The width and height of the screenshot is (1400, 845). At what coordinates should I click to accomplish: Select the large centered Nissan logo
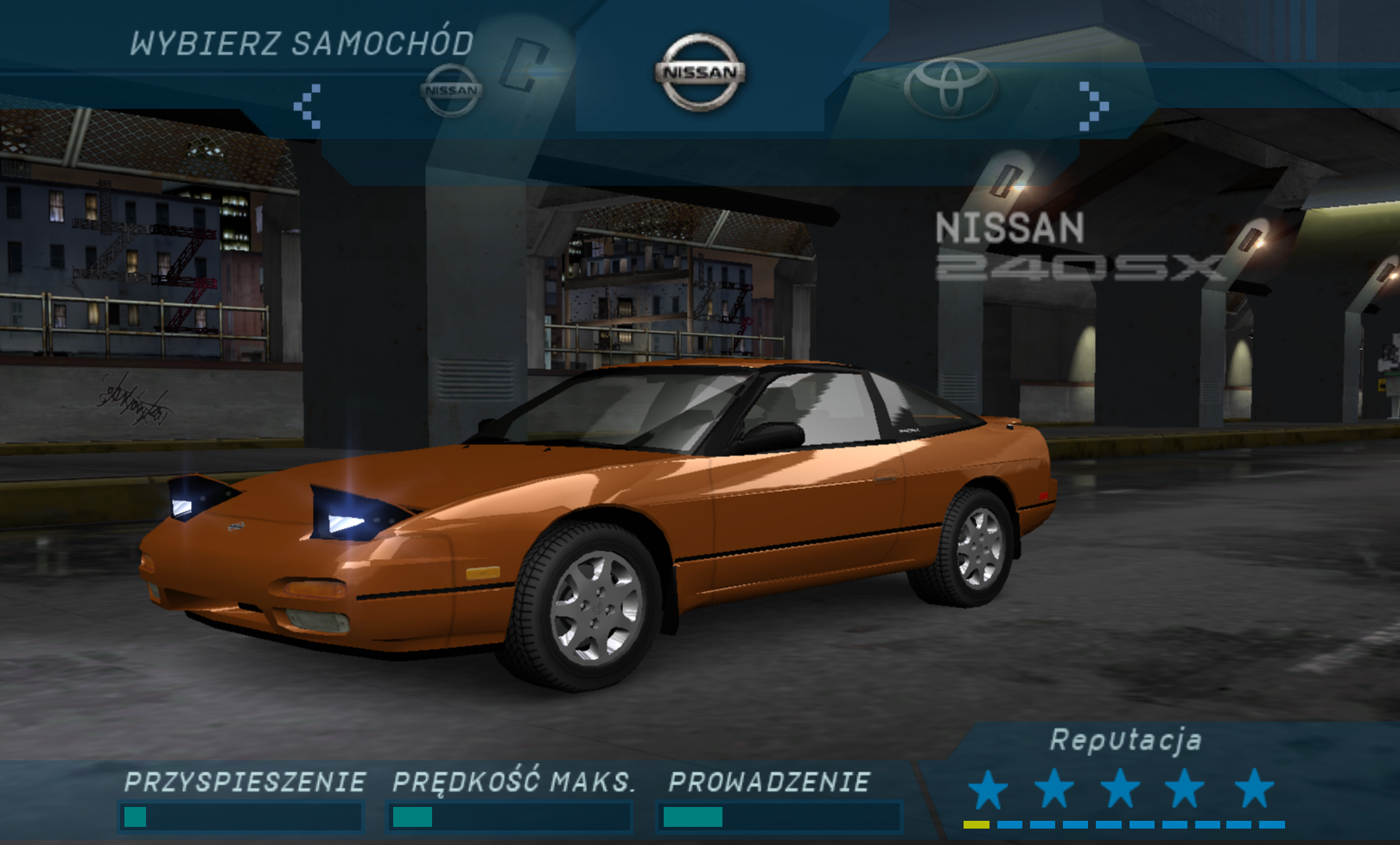click(x=700, y=73)
